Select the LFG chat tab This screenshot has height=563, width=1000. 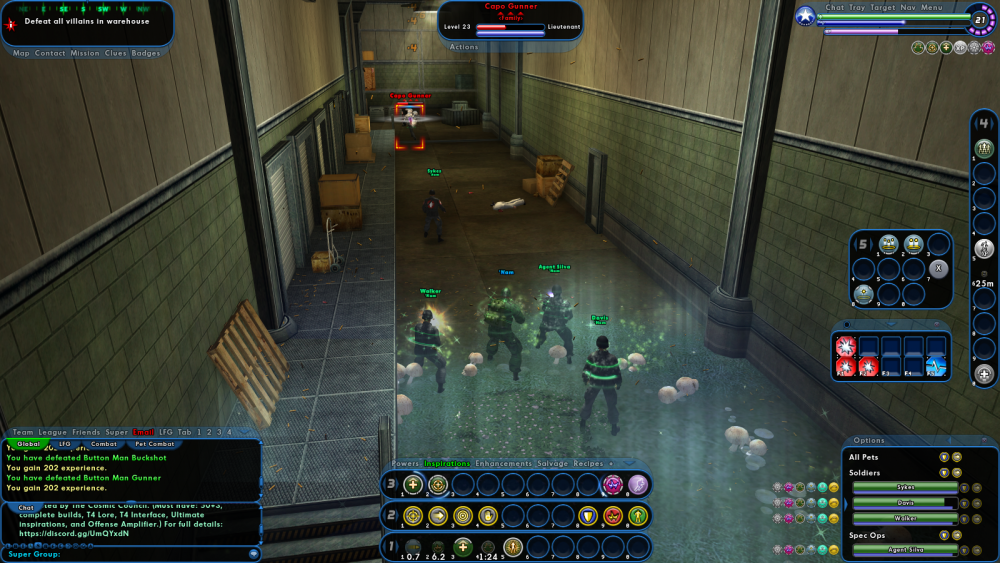pos(65,443)
